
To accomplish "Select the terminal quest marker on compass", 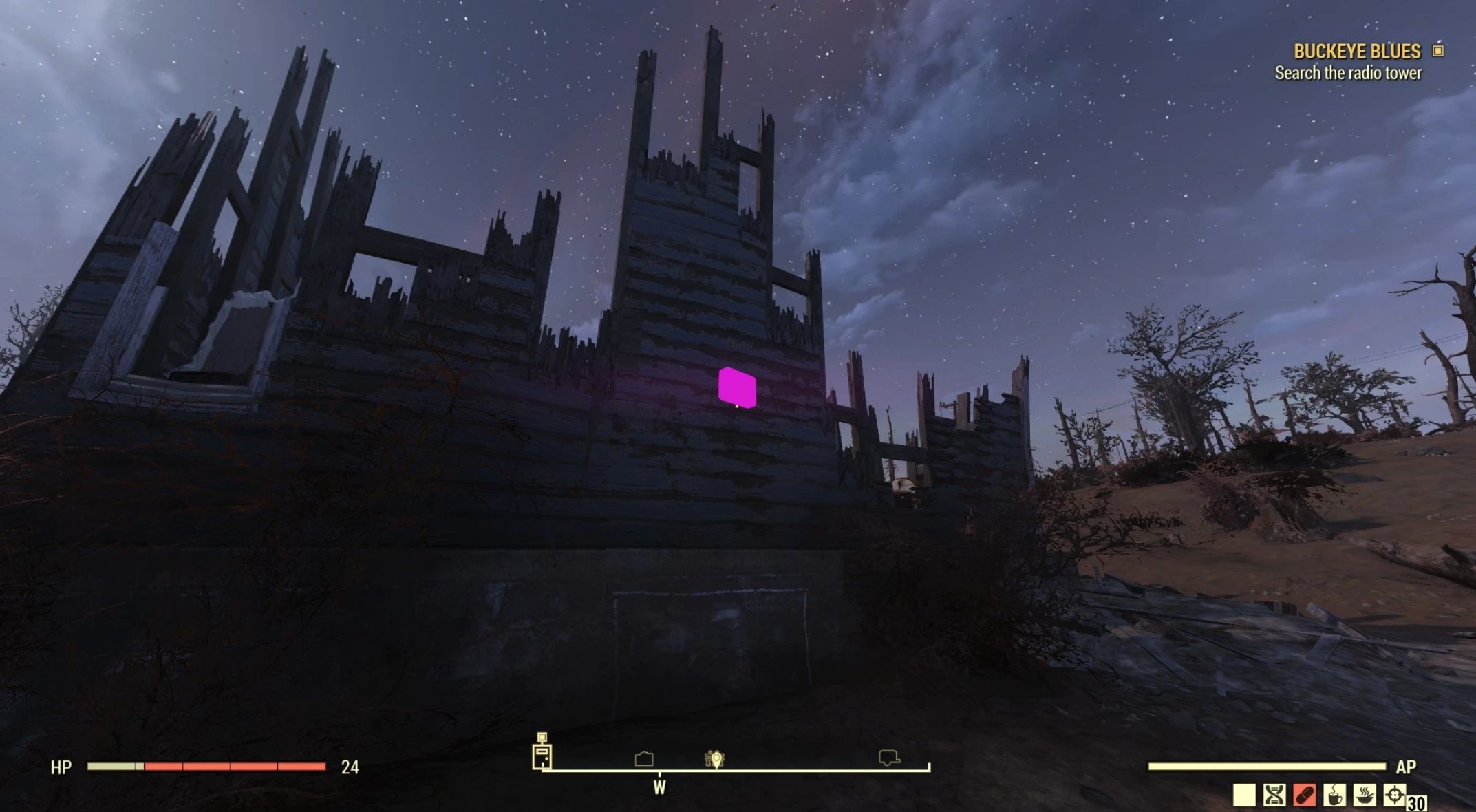I will (x=542, y=752).
